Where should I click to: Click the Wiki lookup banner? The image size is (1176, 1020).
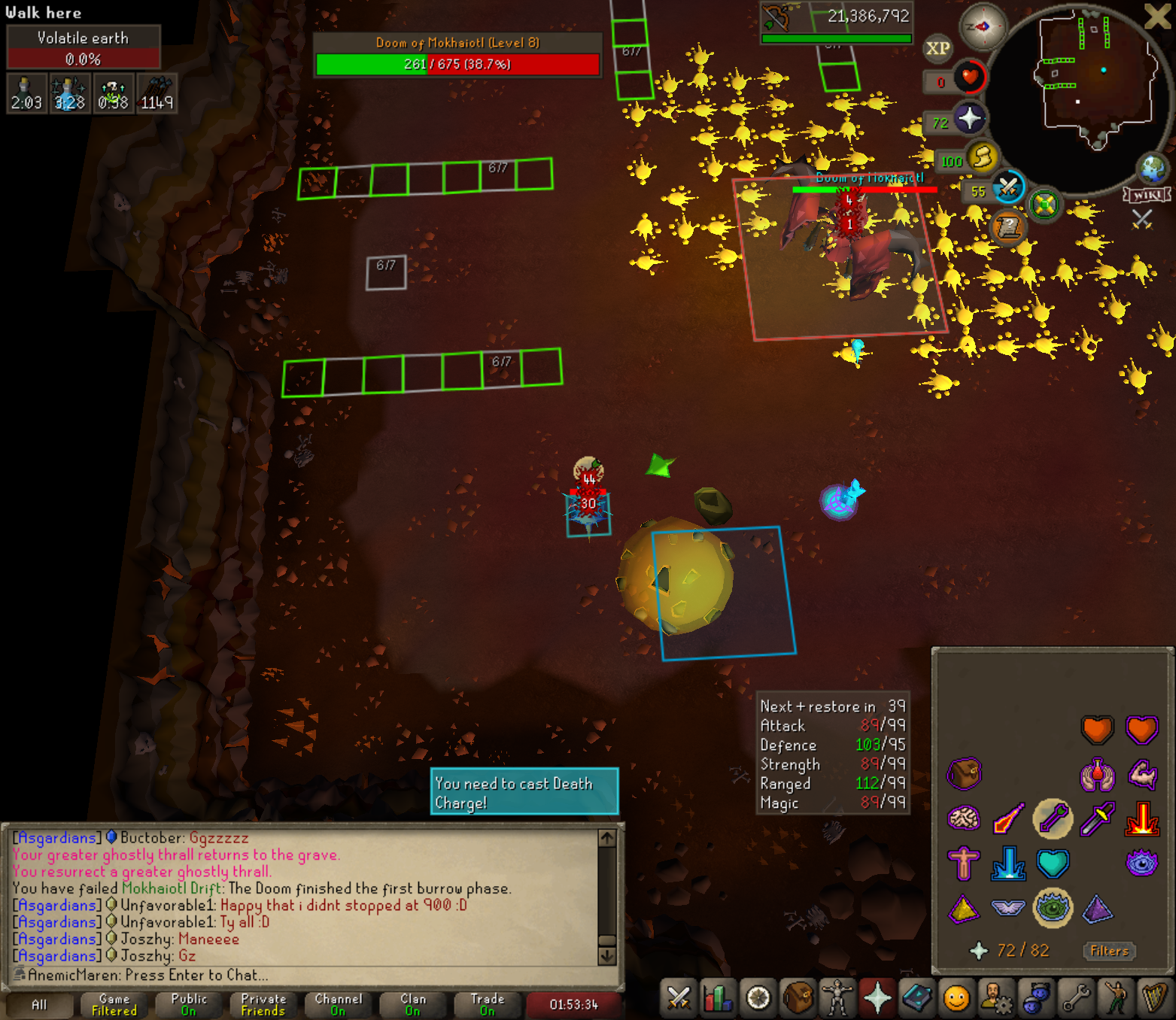pyautogui.click(x=1147, y=196)
